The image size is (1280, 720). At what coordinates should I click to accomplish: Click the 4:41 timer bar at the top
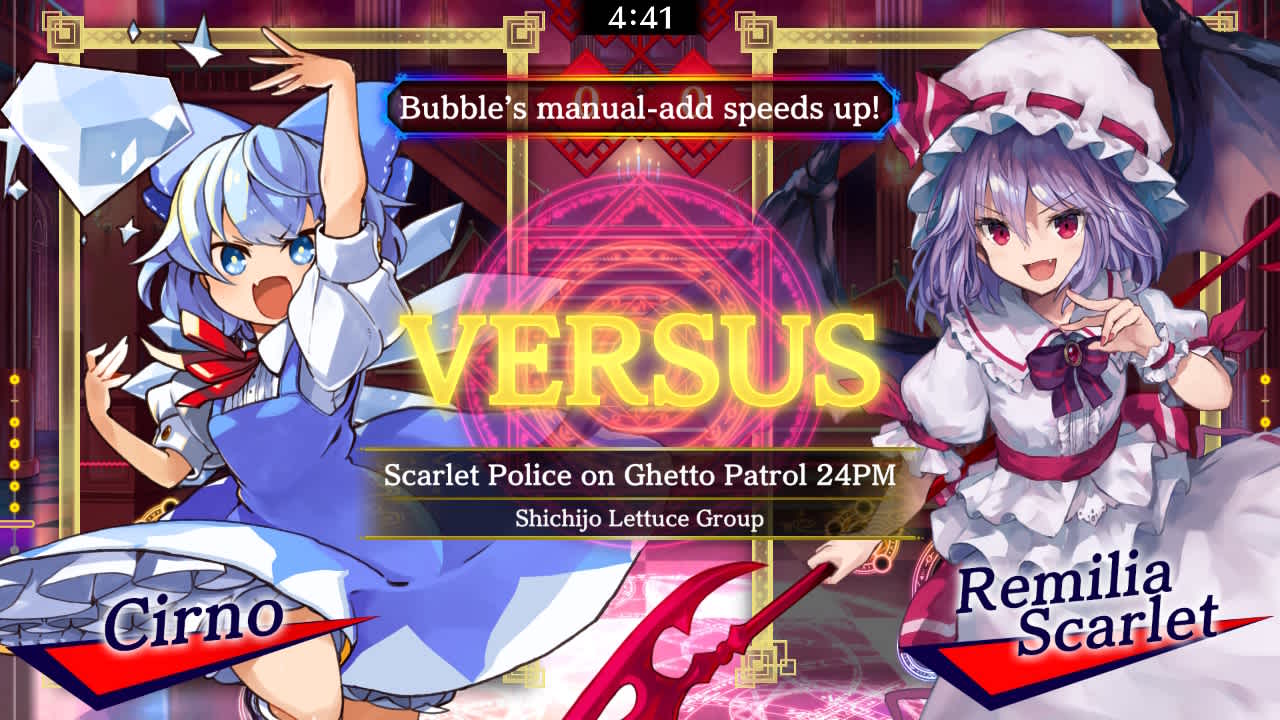(x=640, y=16)
